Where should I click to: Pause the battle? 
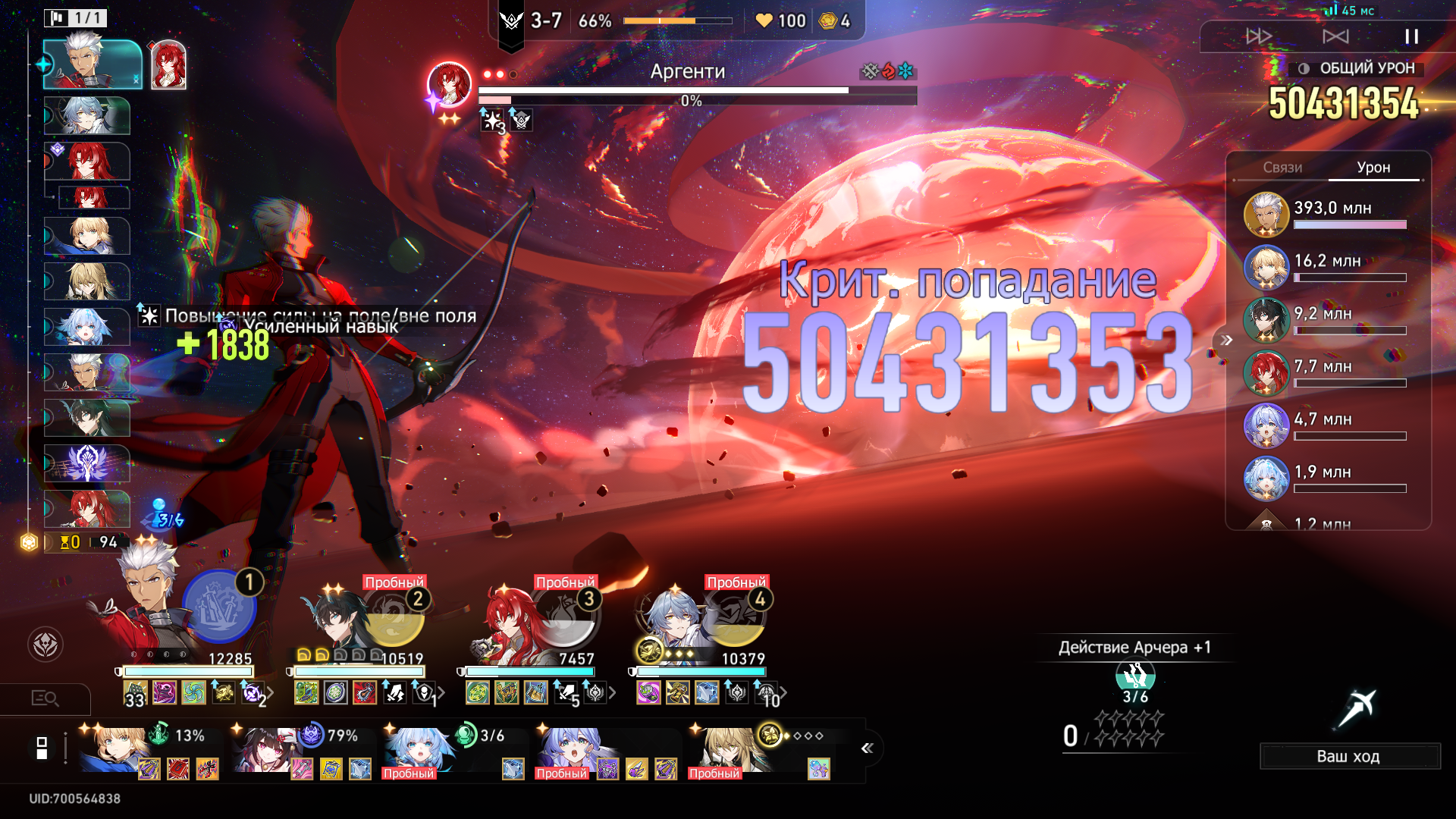pos(1411,36)
